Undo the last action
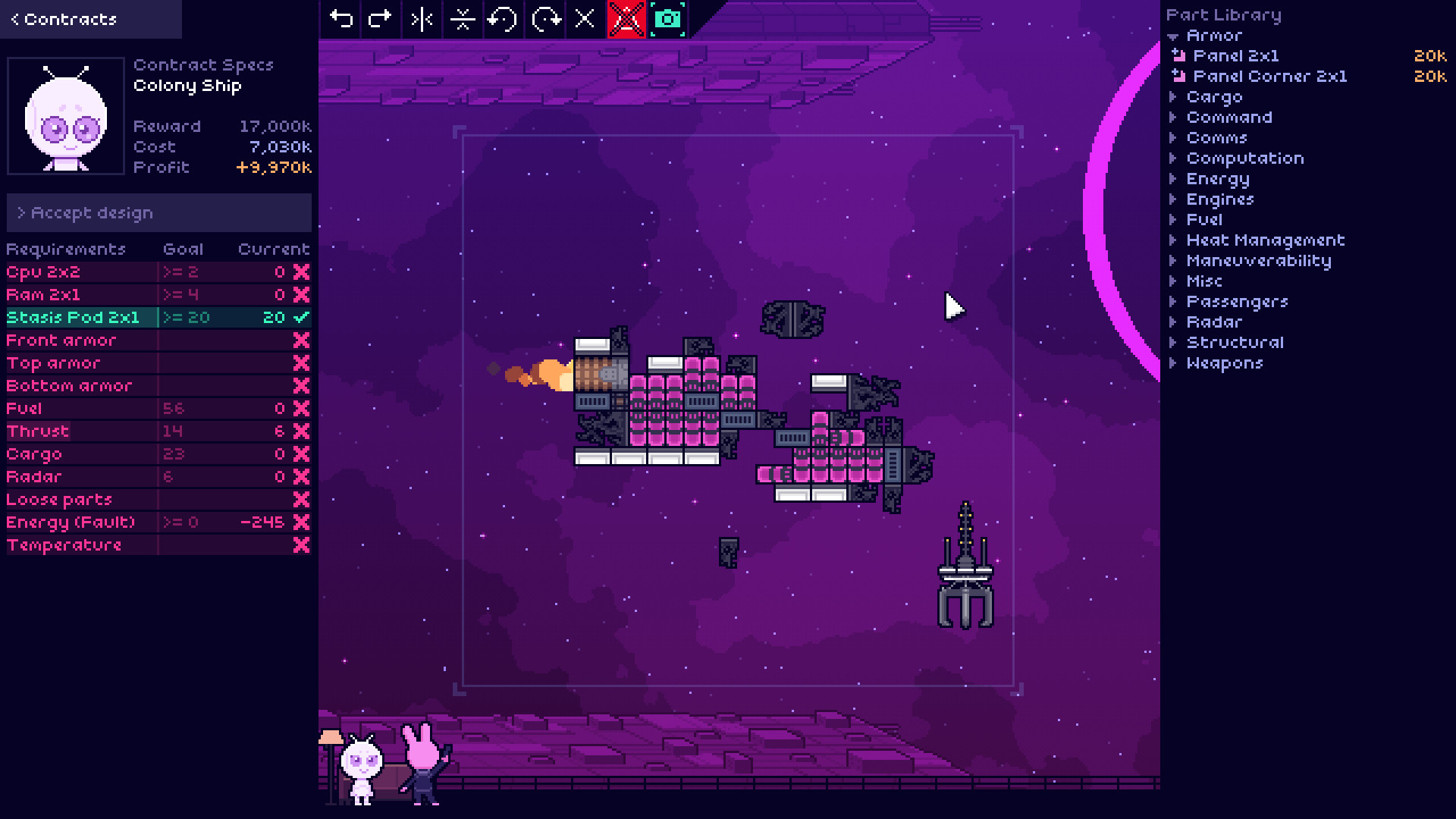Image resolution: width=1456 pixels, height=819 pixels. coord(341,19)
